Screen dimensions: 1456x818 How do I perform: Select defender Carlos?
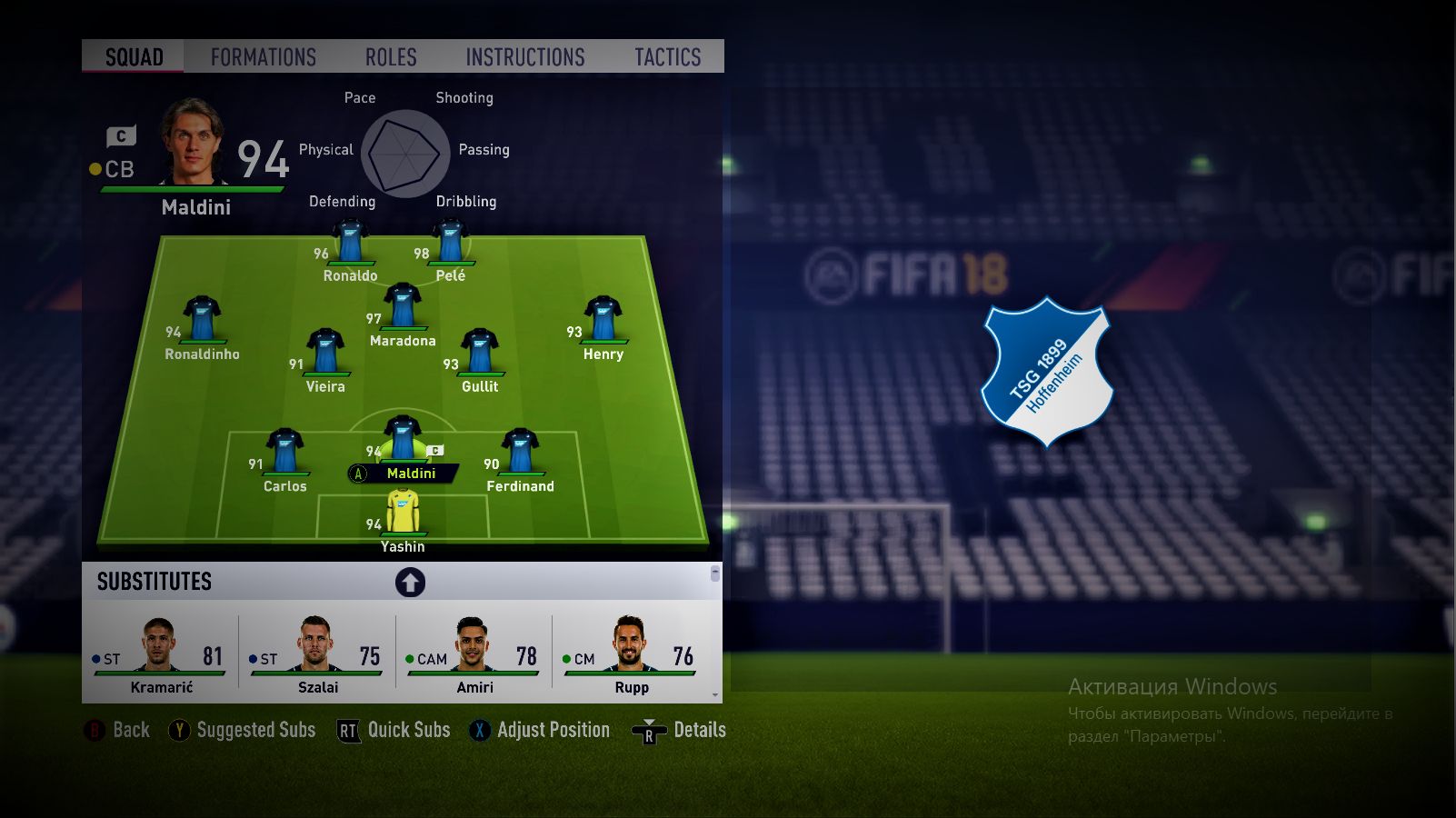(284, 455)
